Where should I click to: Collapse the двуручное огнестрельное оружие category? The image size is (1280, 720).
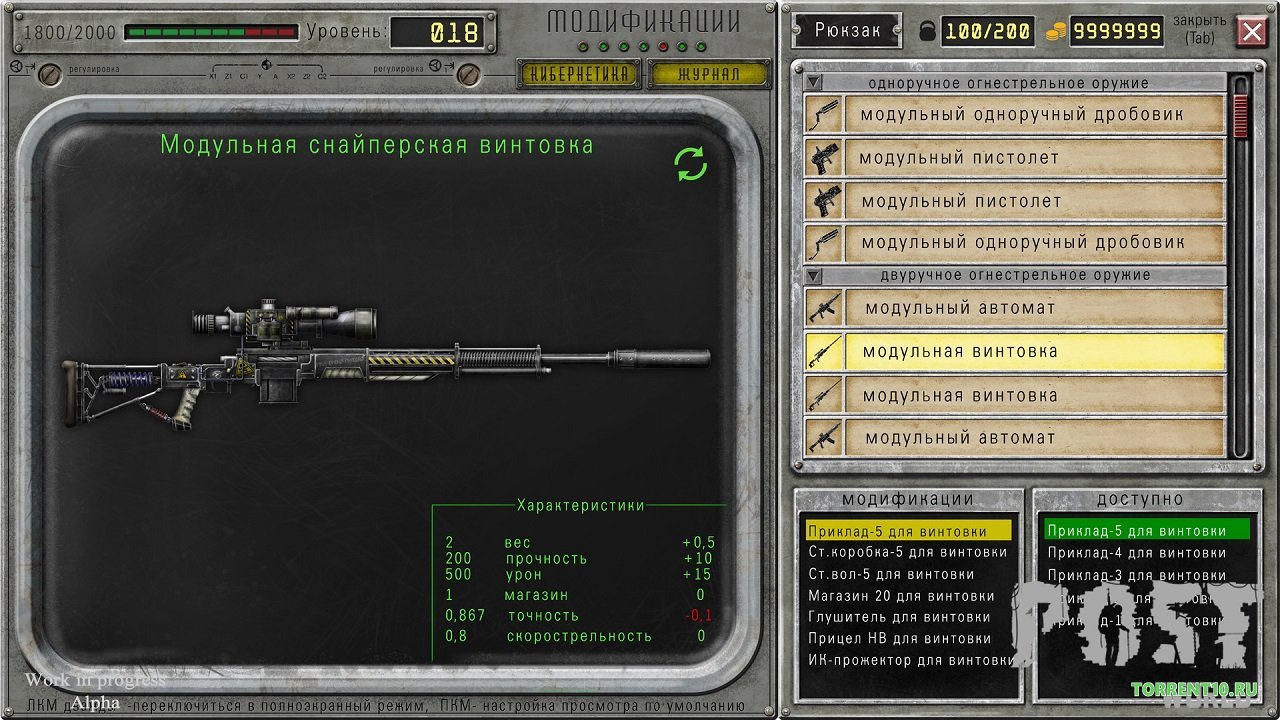tap(815, 274)
